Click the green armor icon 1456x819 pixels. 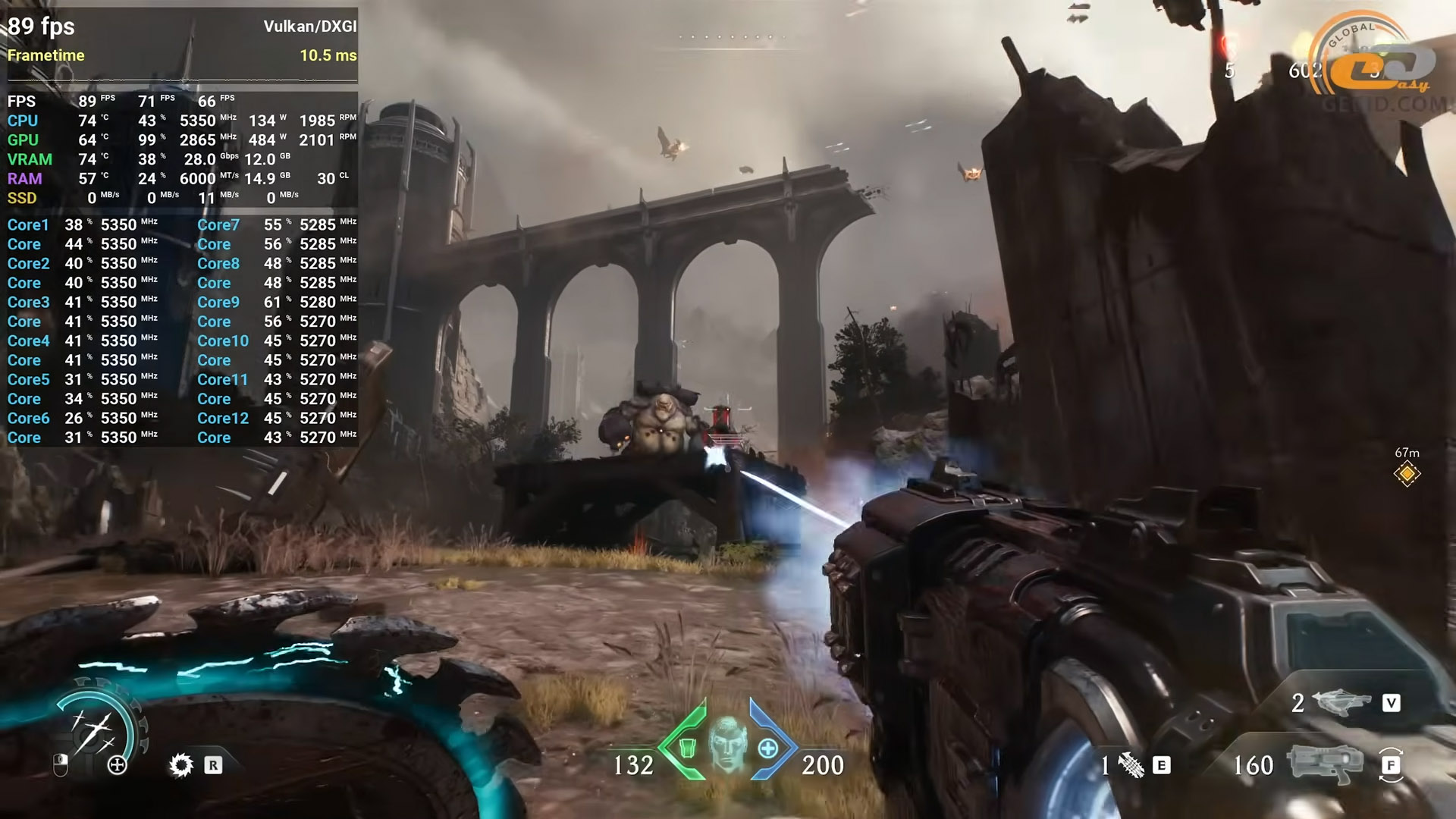687,748
